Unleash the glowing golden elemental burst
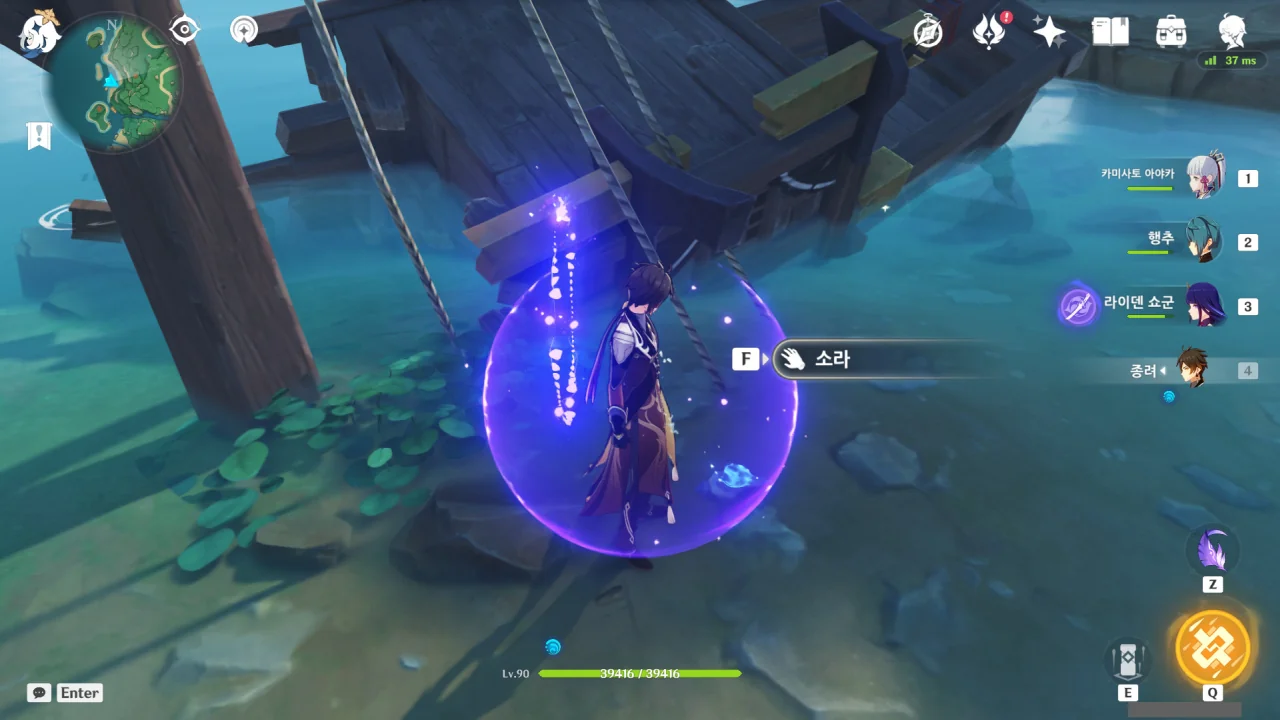Screen dimensions: 1280x720 1212,647
